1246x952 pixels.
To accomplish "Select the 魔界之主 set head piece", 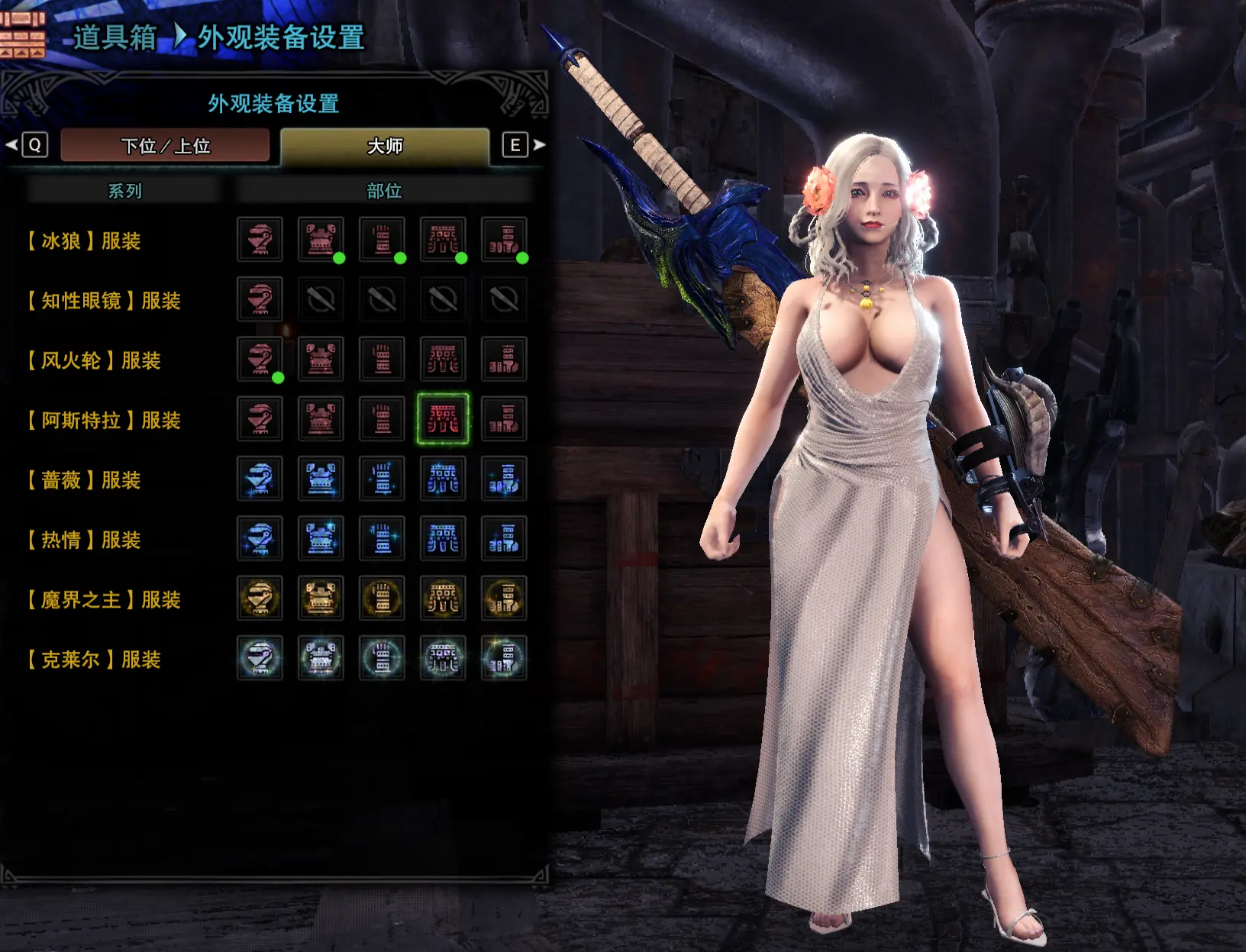I will click(260, 598).
